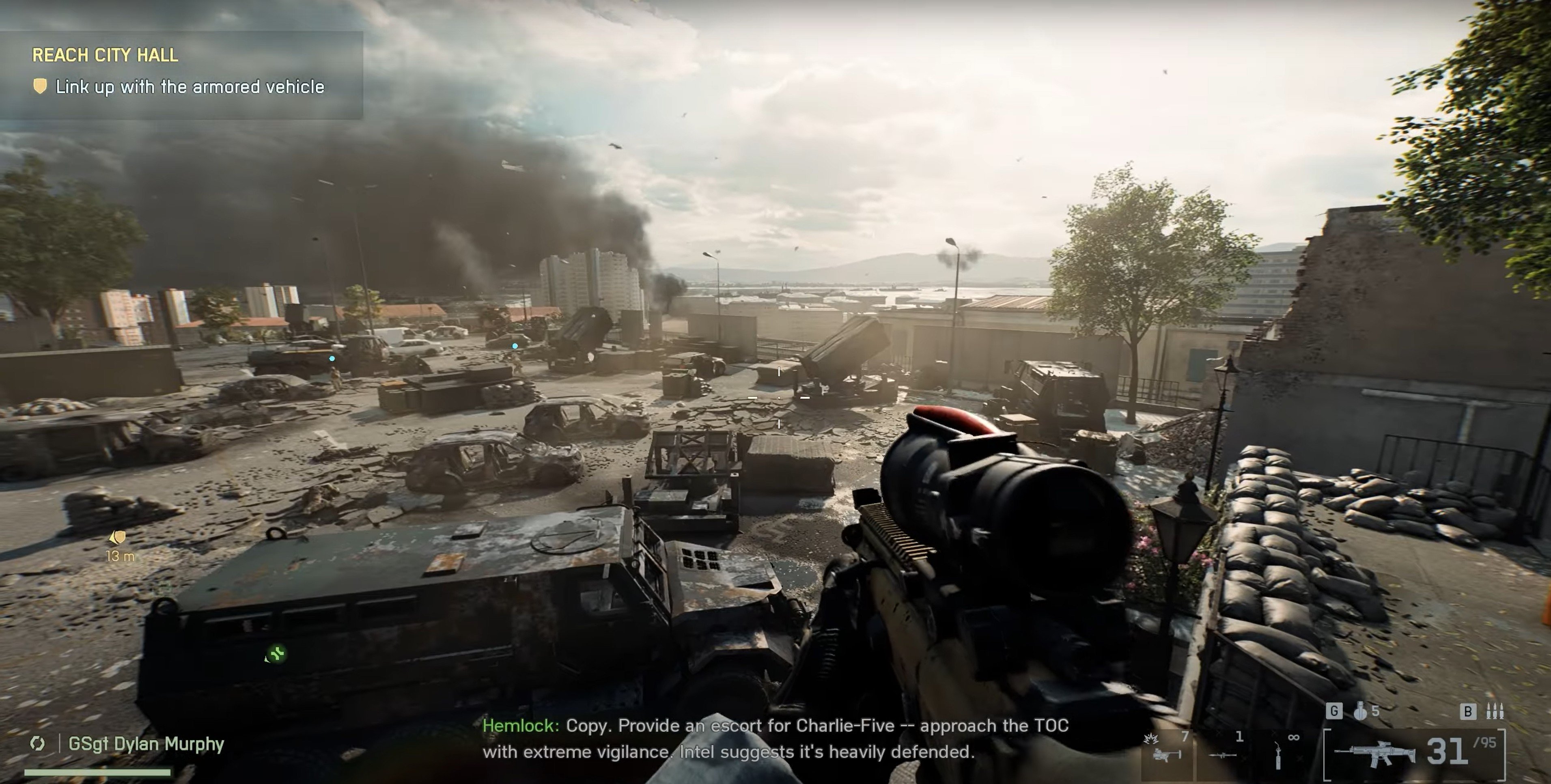Click the gold shield objective waypoint marker
The image size is (1551, 784).
pyautogui.click(x=119, y=536)
